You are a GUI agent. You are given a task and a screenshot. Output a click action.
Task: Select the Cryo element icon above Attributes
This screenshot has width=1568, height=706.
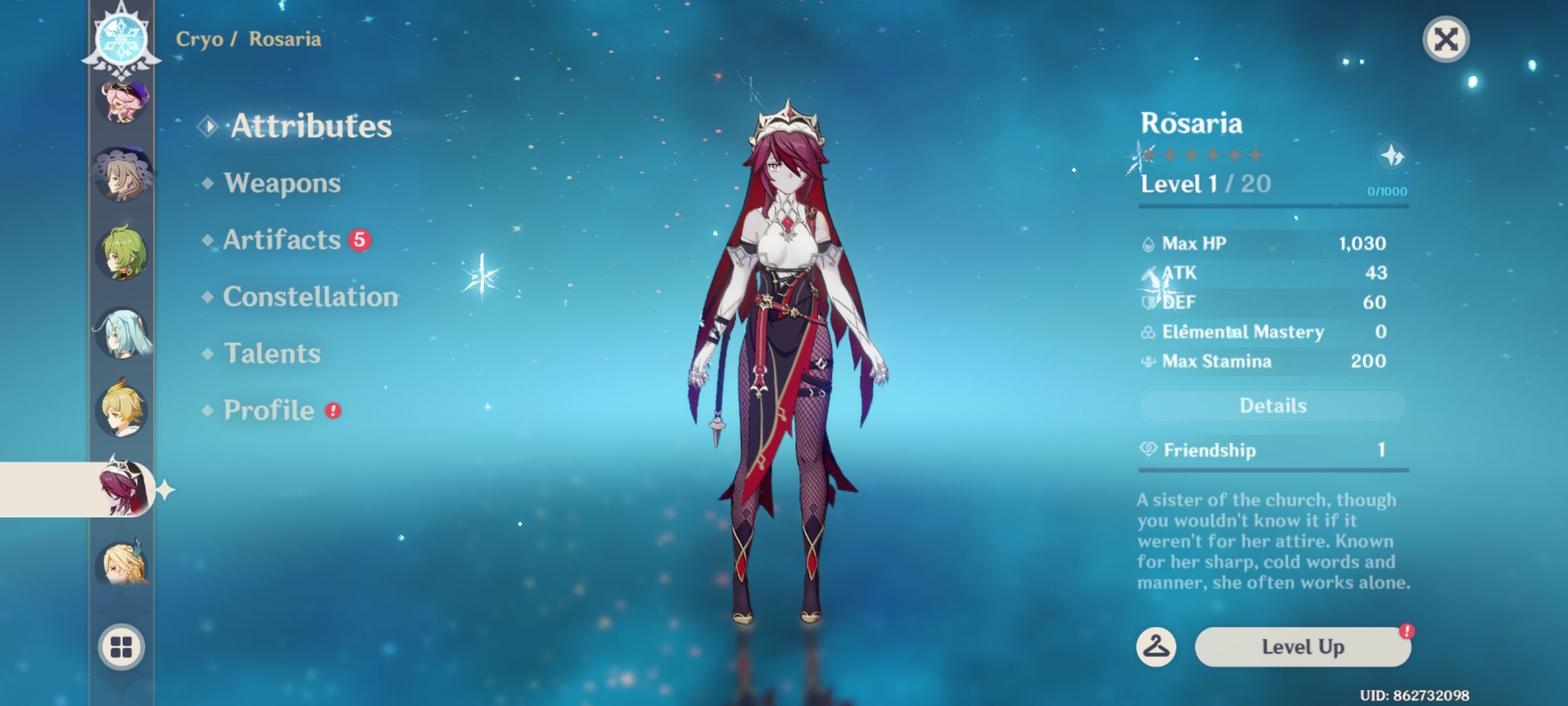point(122,39)
